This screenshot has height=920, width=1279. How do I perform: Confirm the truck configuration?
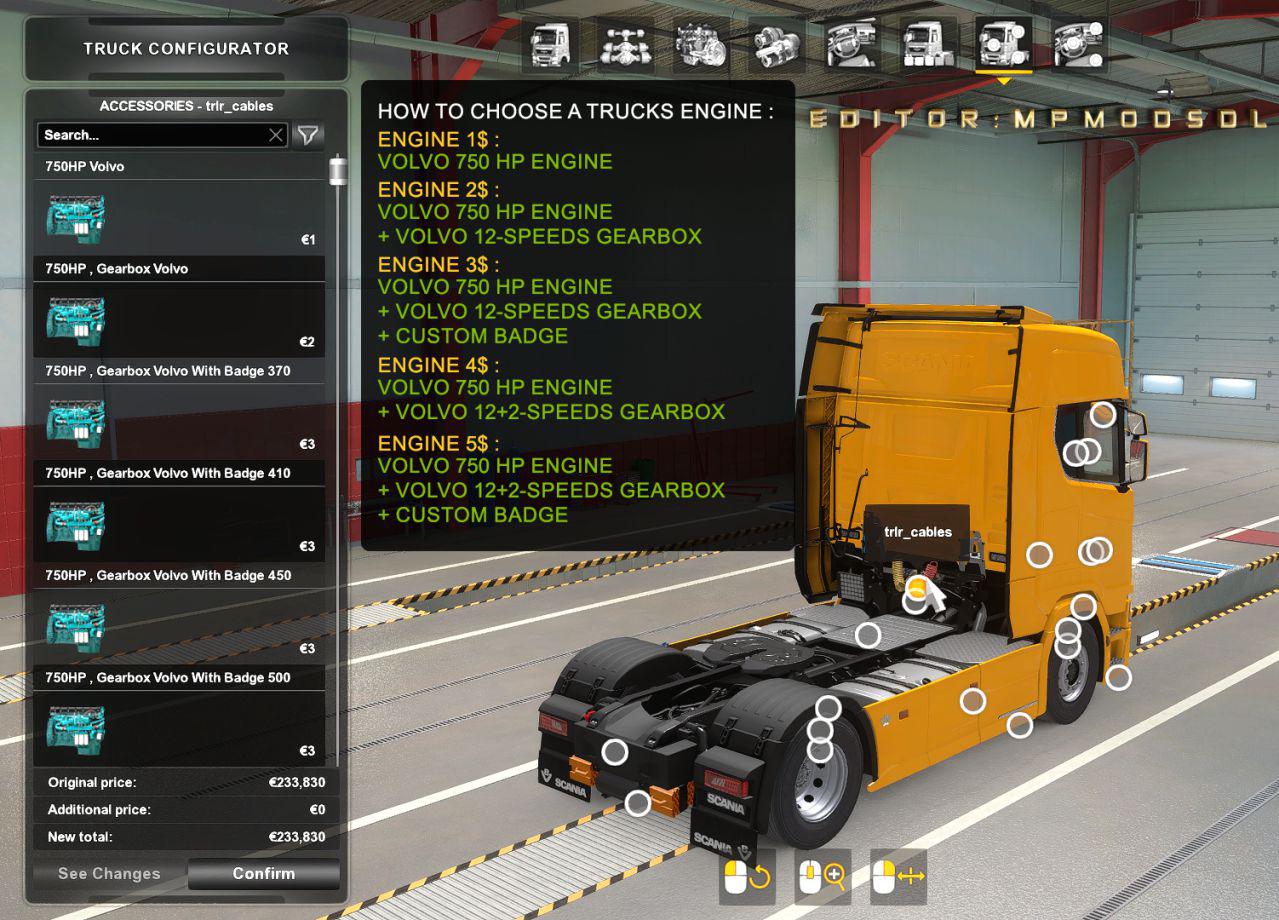pyautogui.click(x=264, y=874)
